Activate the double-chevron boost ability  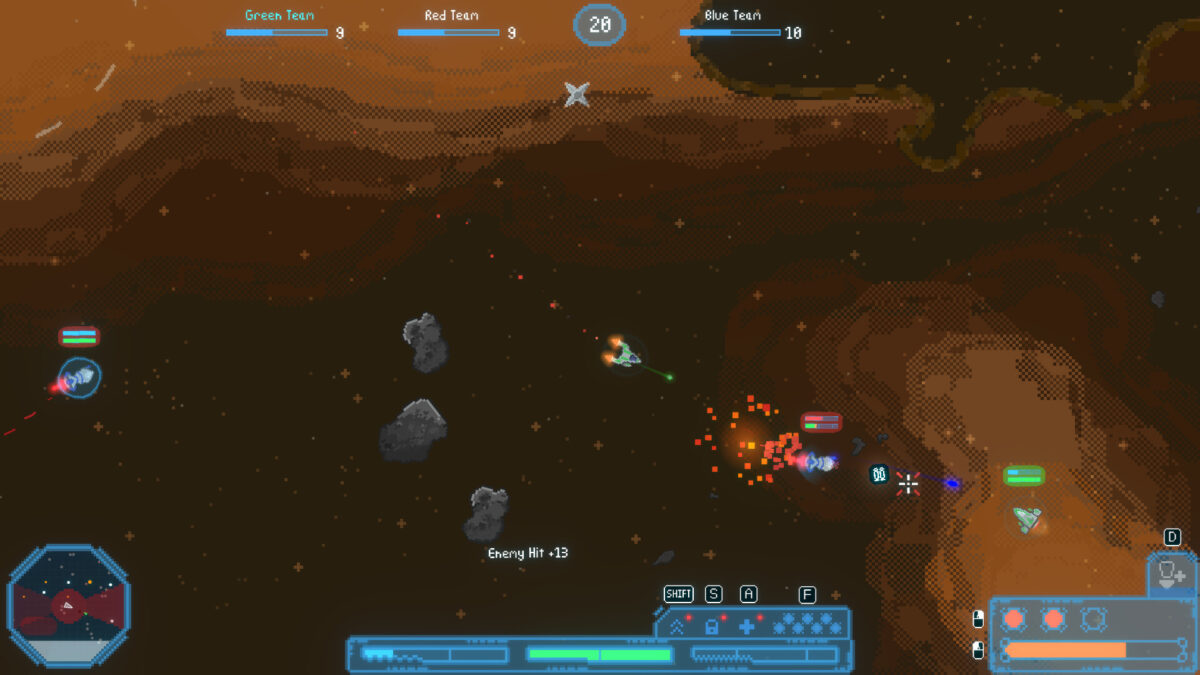[677, 627]
